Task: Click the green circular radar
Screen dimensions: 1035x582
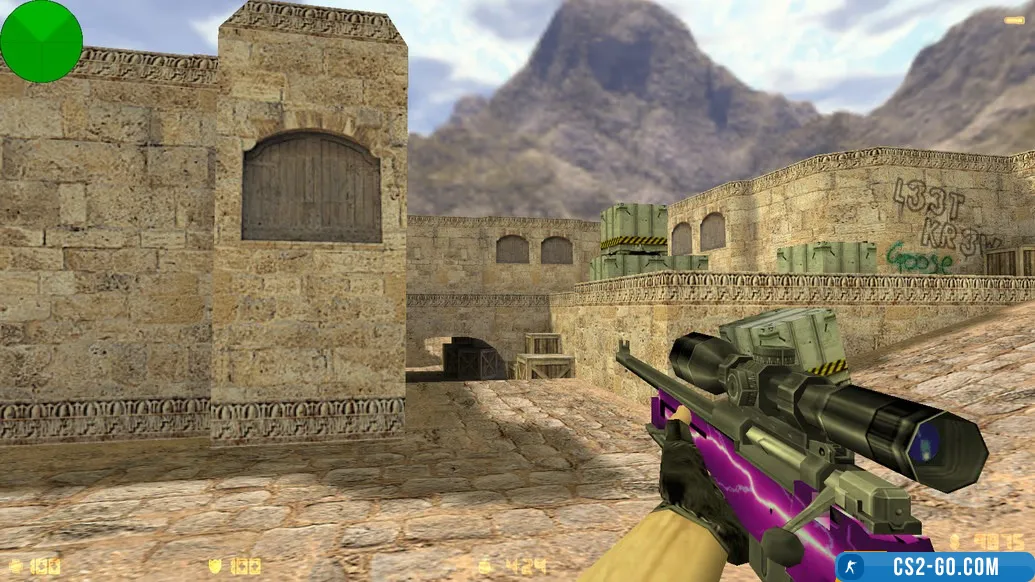Action: [x=41, y=41]
